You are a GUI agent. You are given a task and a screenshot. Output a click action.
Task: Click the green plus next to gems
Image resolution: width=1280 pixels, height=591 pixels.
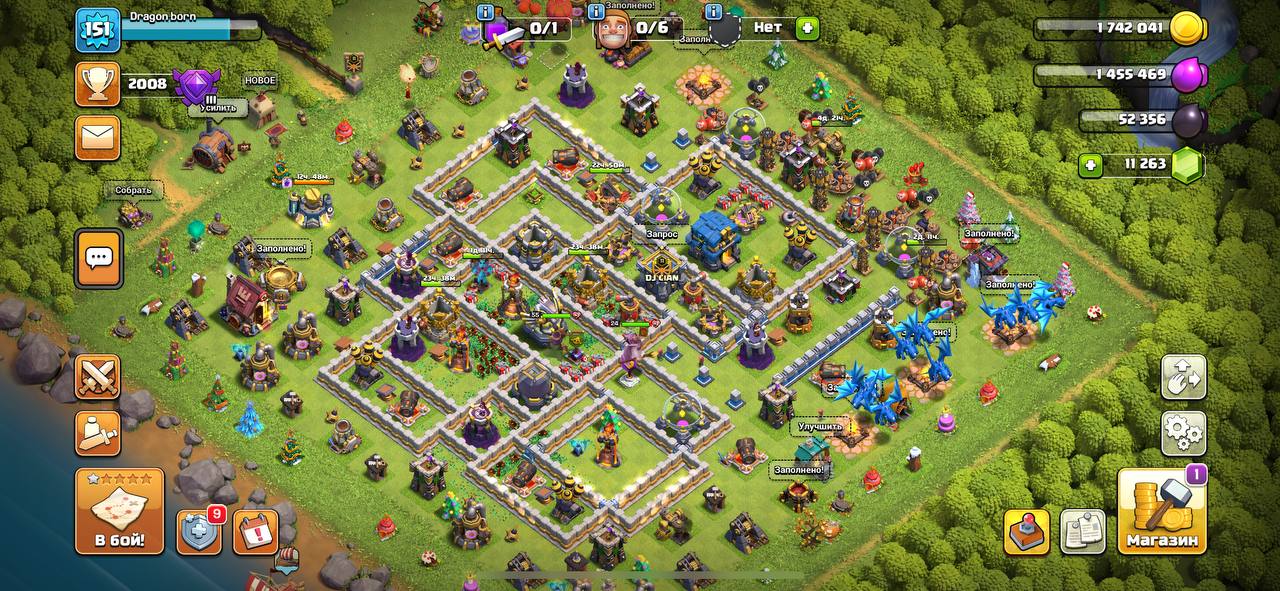click(1092, 165)
